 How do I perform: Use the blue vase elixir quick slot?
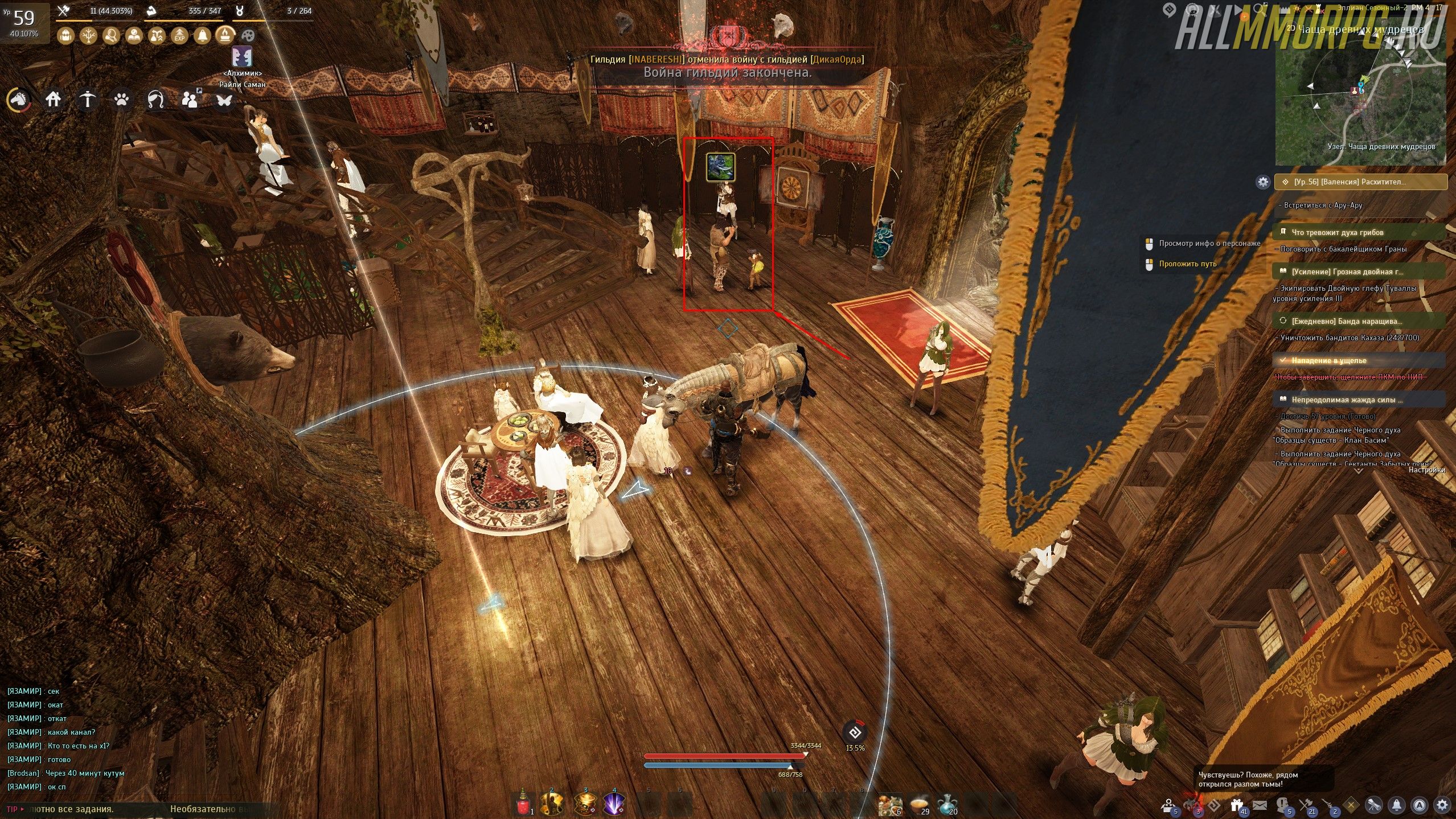point(946,804)
